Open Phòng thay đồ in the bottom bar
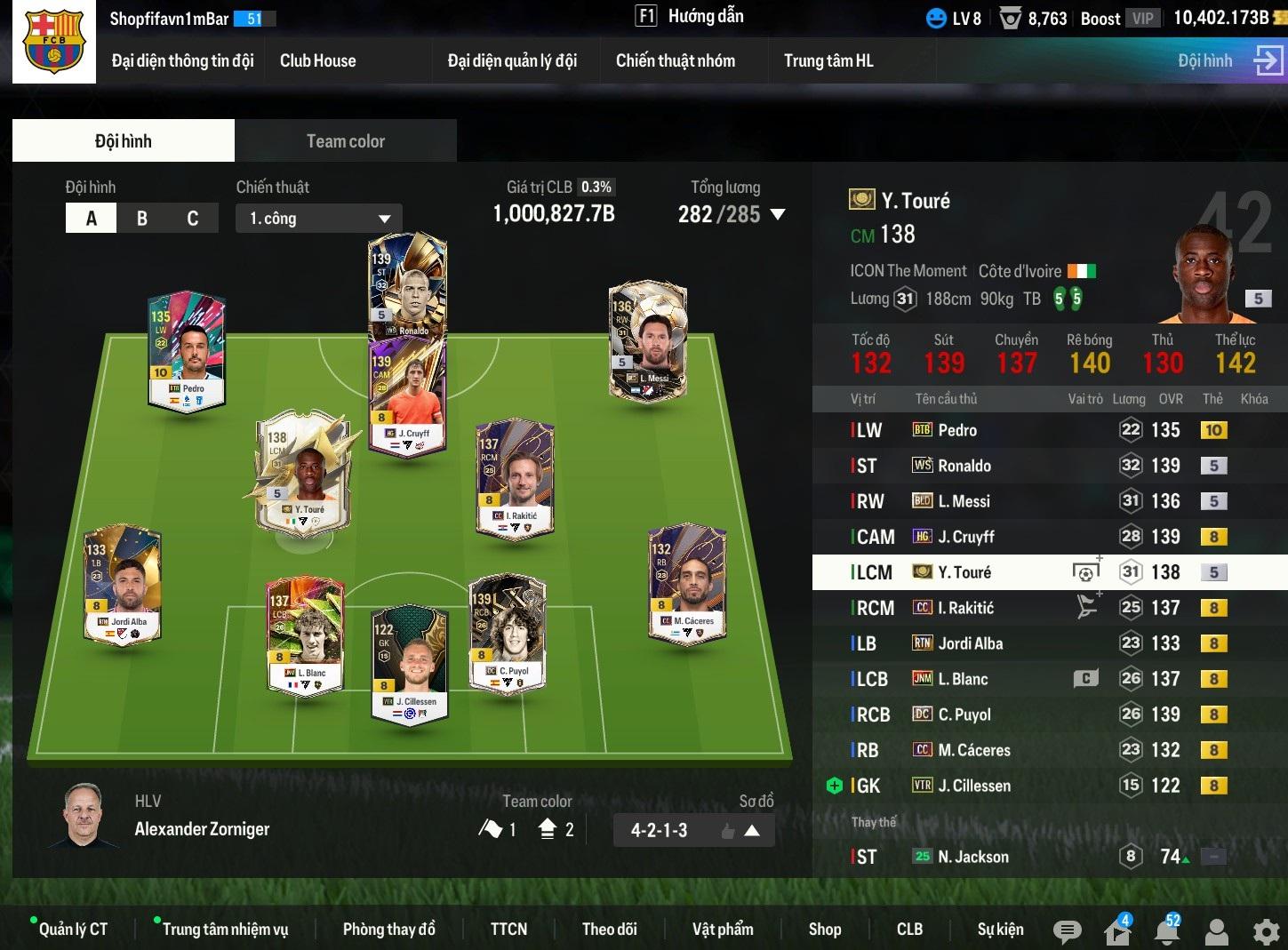The image size is (1288, 950). 388,930
